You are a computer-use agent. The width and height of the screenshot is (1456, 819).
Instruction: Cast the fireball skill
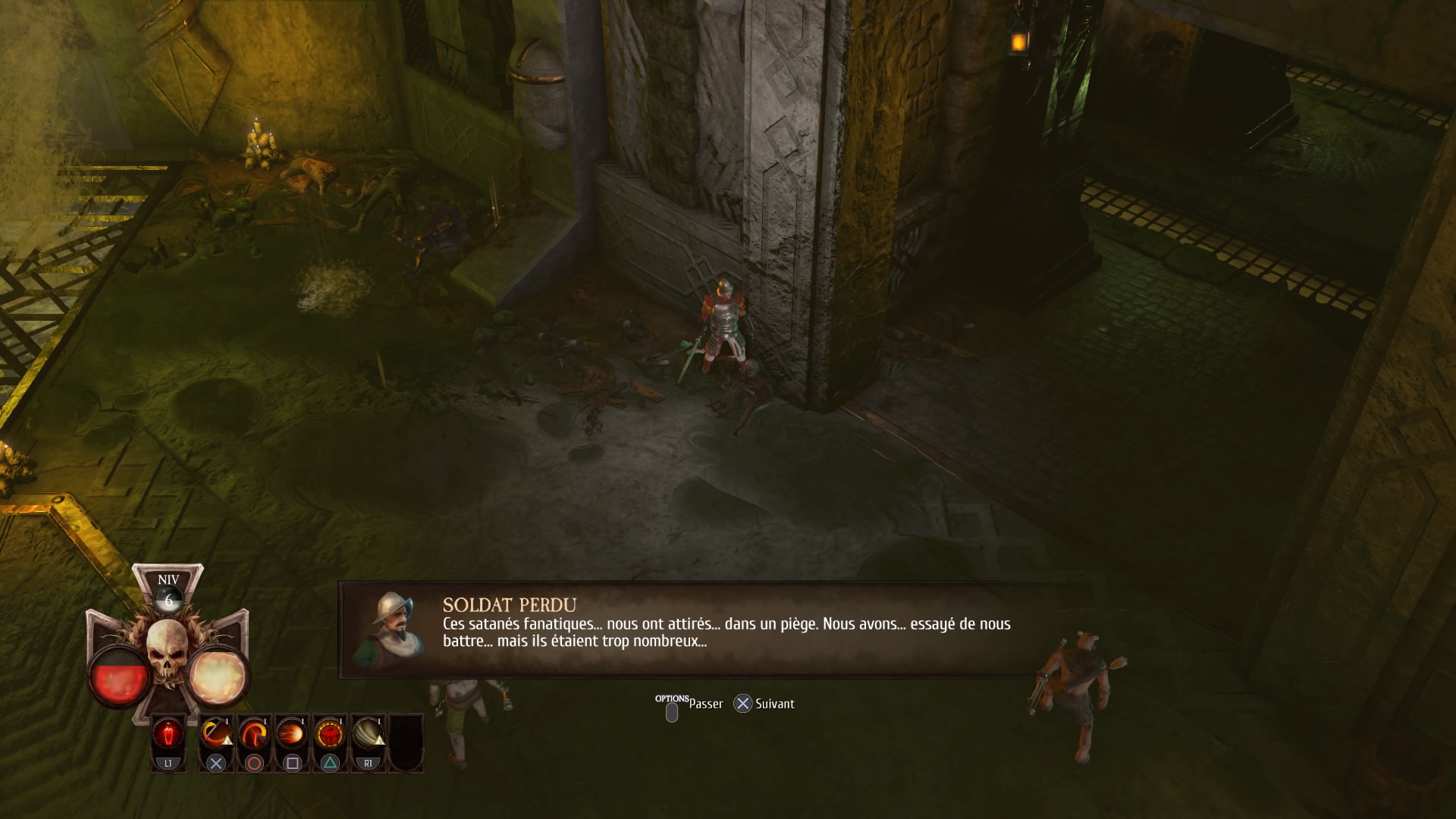(292, 736)
